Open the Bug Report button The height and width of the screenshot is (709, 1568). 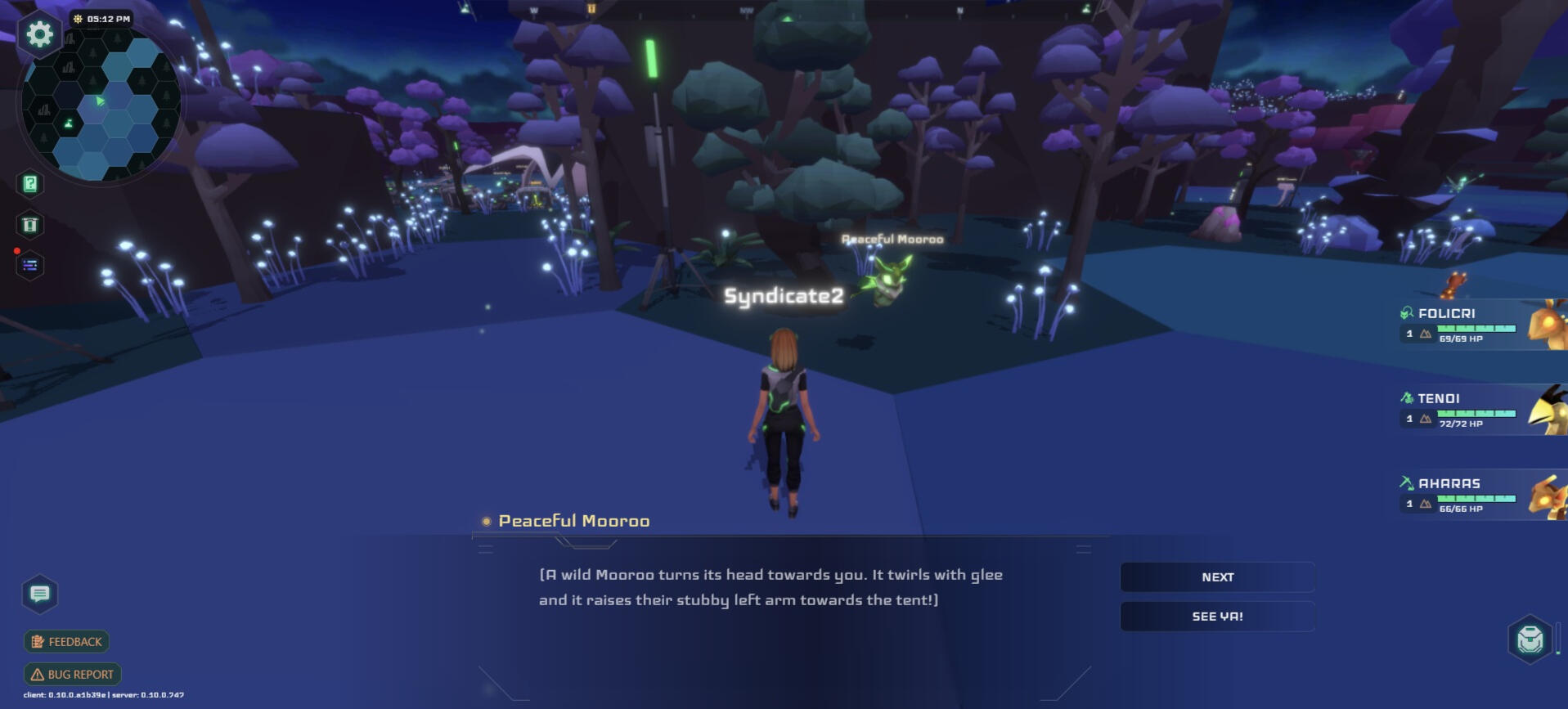click(x=73, y=675)
